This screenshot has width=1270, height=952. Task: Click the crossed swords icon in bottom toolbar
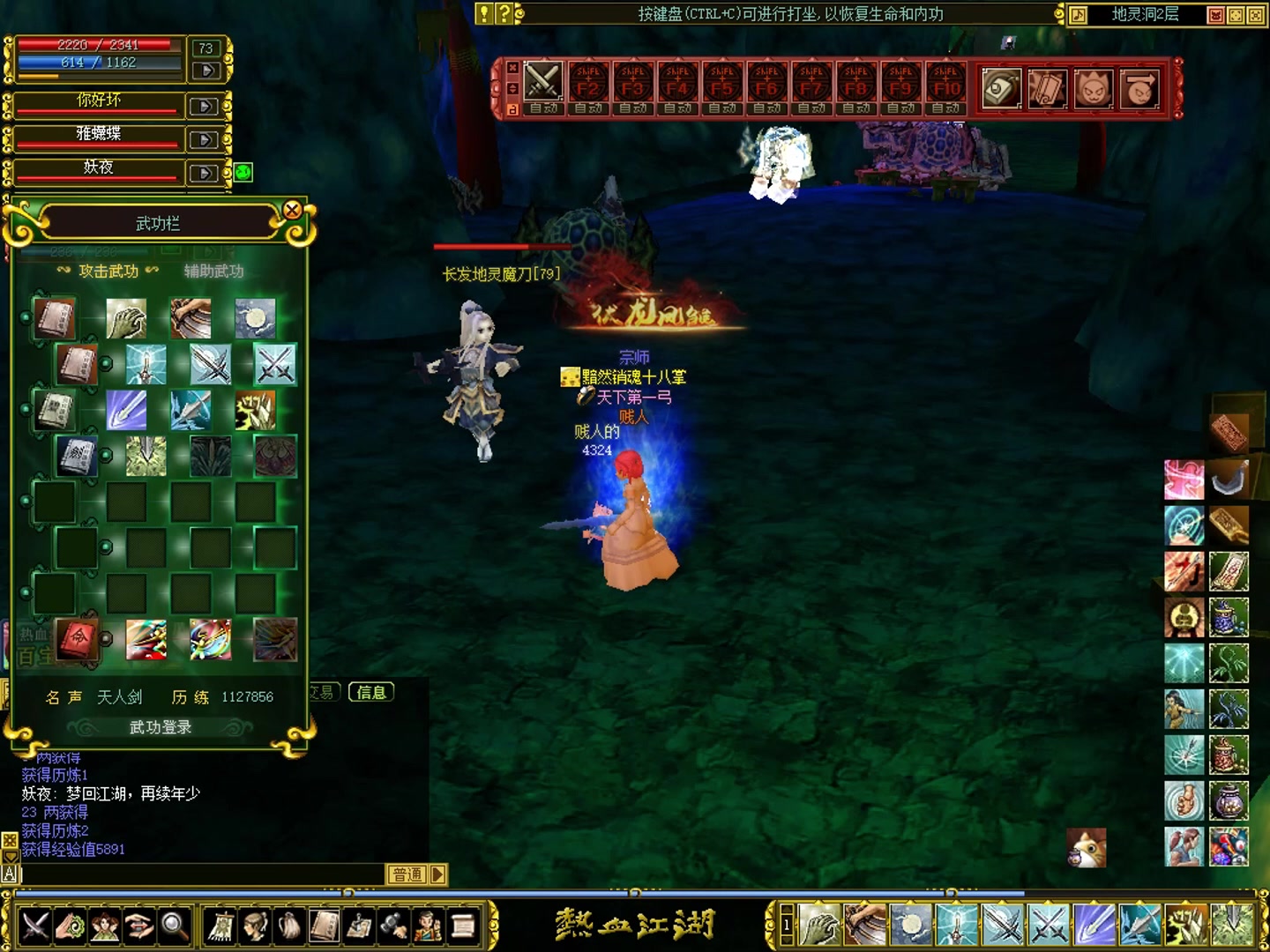(x=36, y=926)
